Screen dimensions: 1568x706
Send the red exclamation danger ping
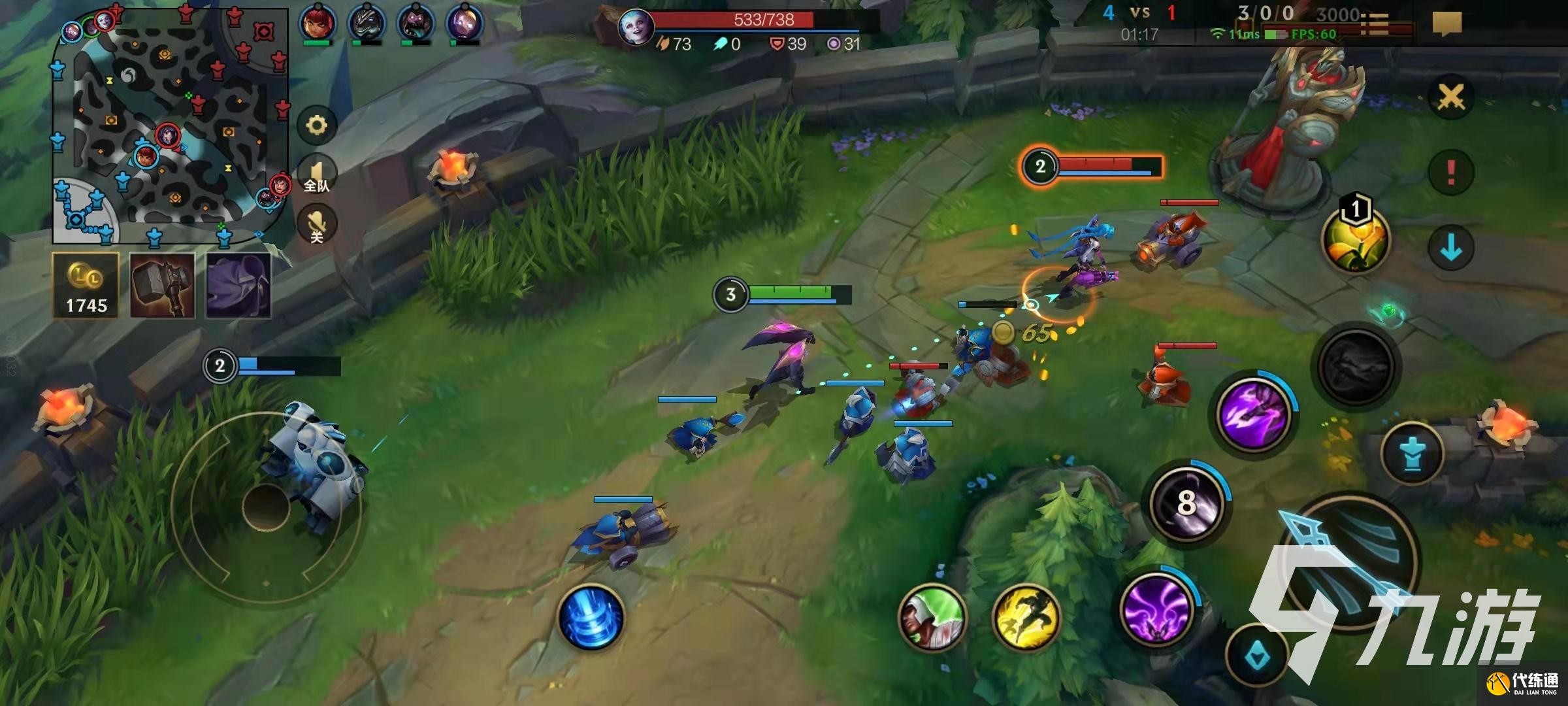point(1450,173)
